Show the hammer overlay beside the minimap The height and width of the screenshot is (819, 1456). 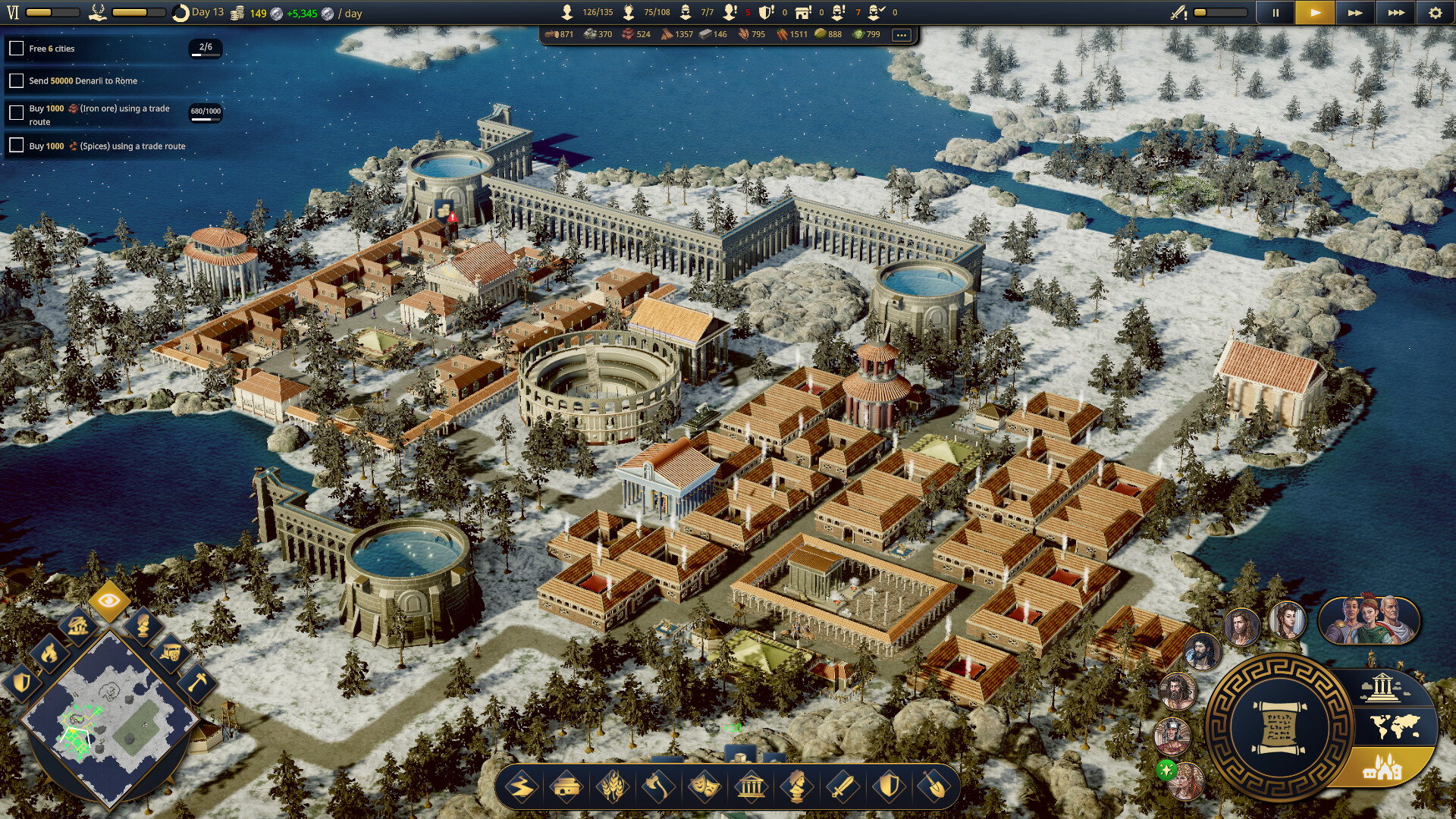(x=197, y=682)
